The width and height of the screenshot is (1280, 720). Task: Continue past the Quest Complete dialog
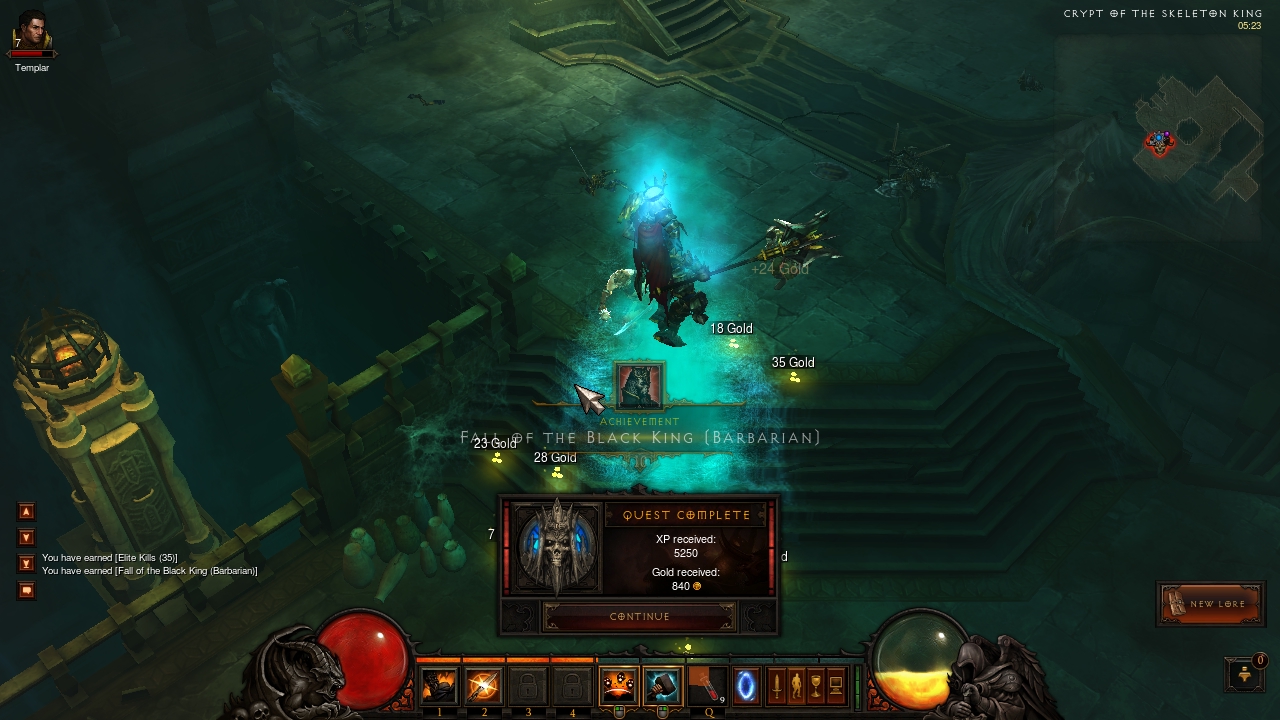639,616
